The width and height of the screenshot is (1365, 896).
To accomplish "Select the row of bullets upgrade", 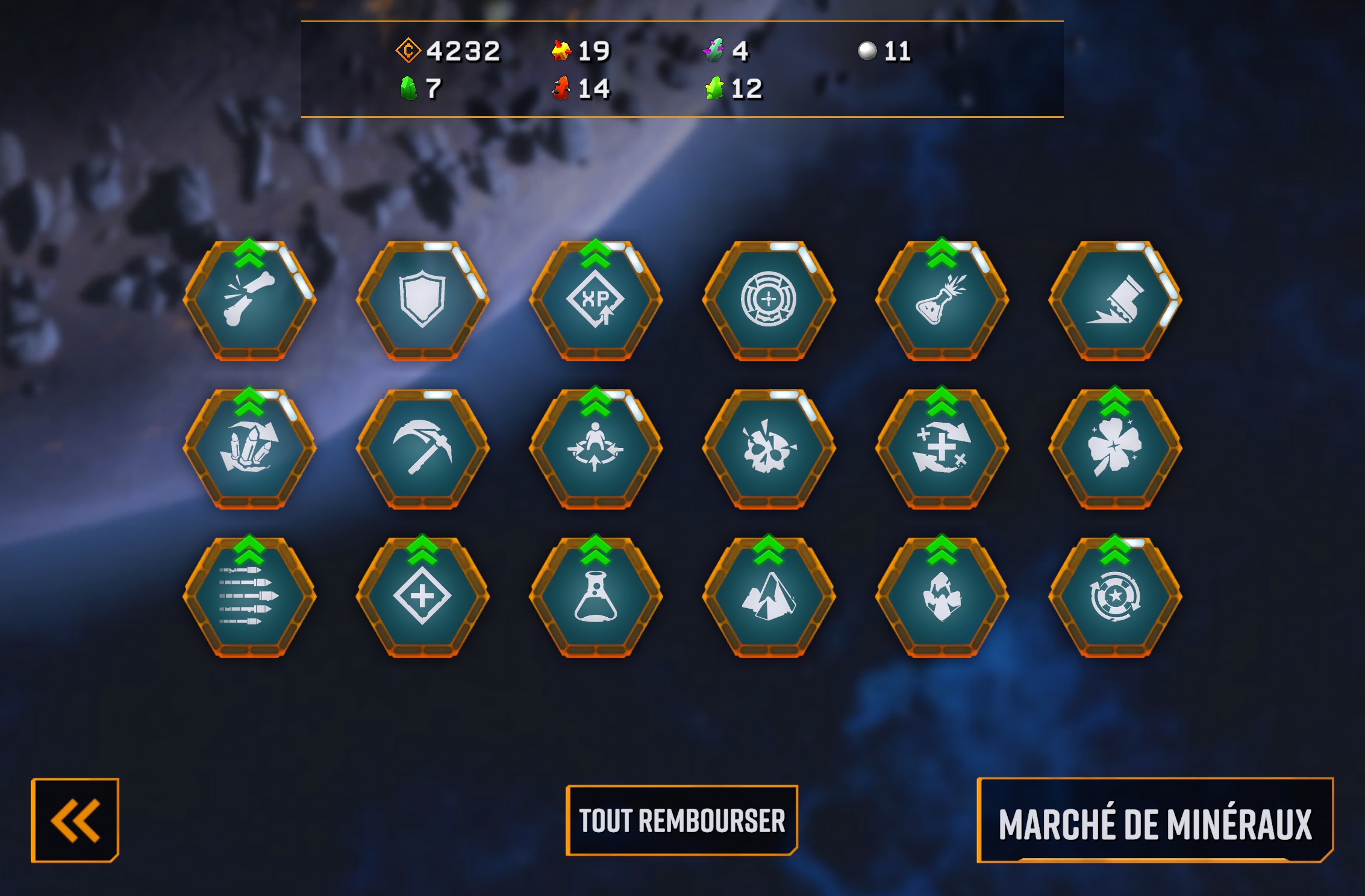I will (x=249, y=597).
